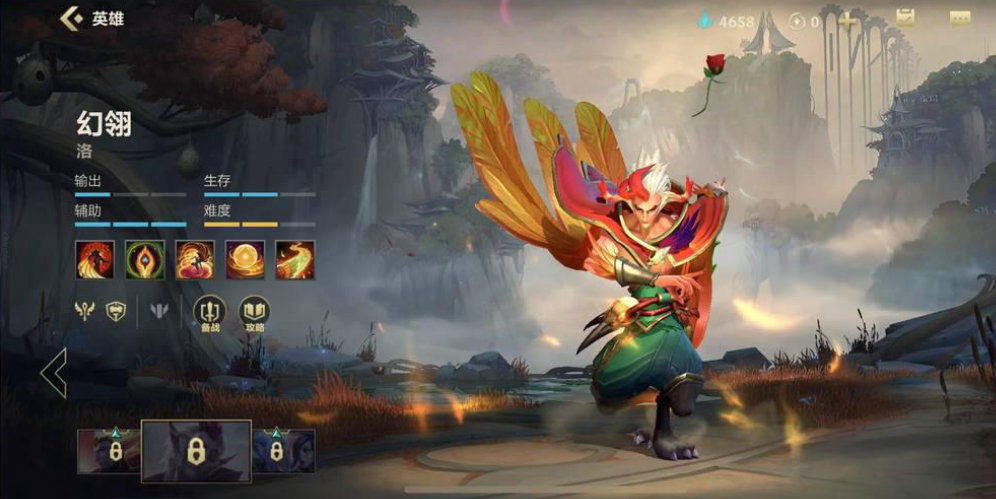Select the locked skin thumbnail with reddish portrait

(x=109, y=451)
